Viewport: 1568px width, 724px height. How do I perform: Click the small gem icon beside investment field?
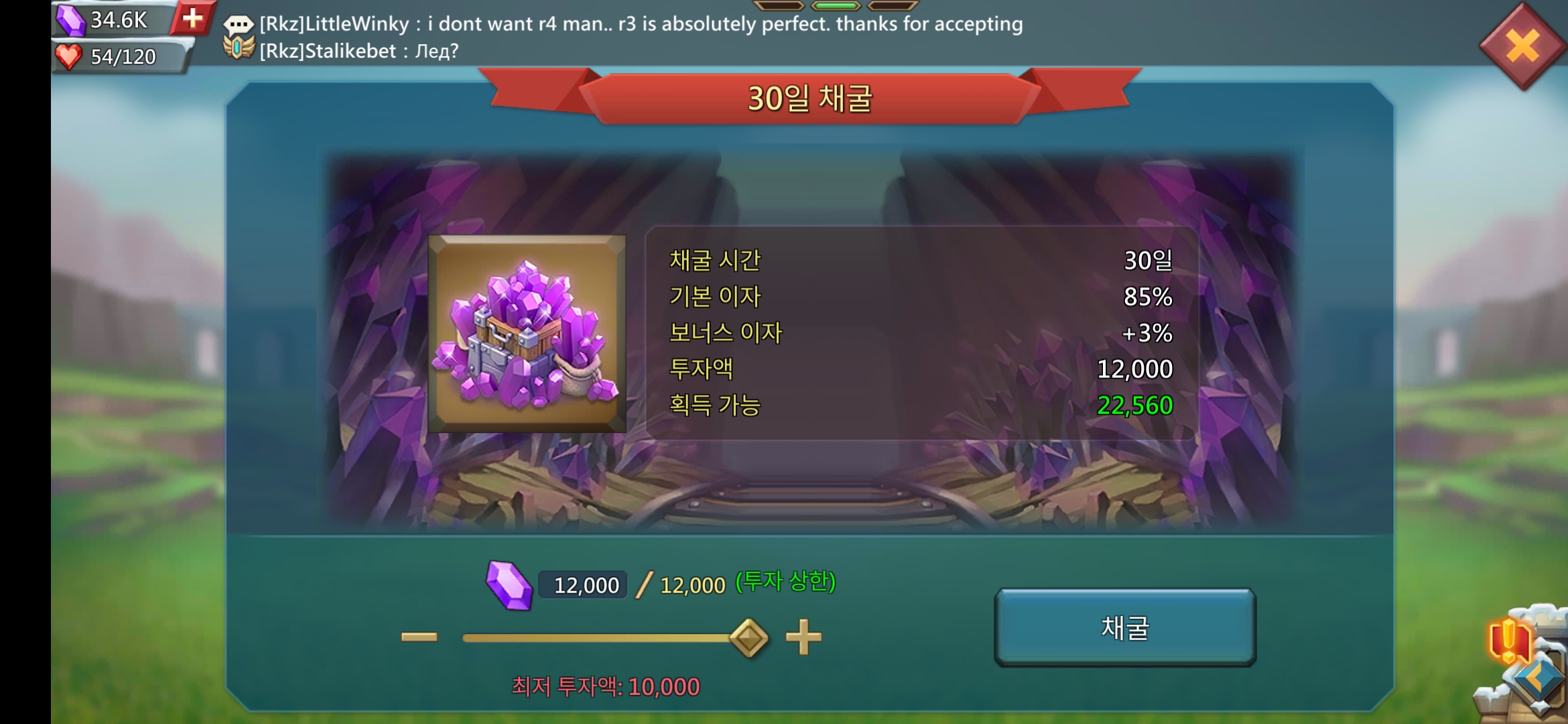point(511,585)
